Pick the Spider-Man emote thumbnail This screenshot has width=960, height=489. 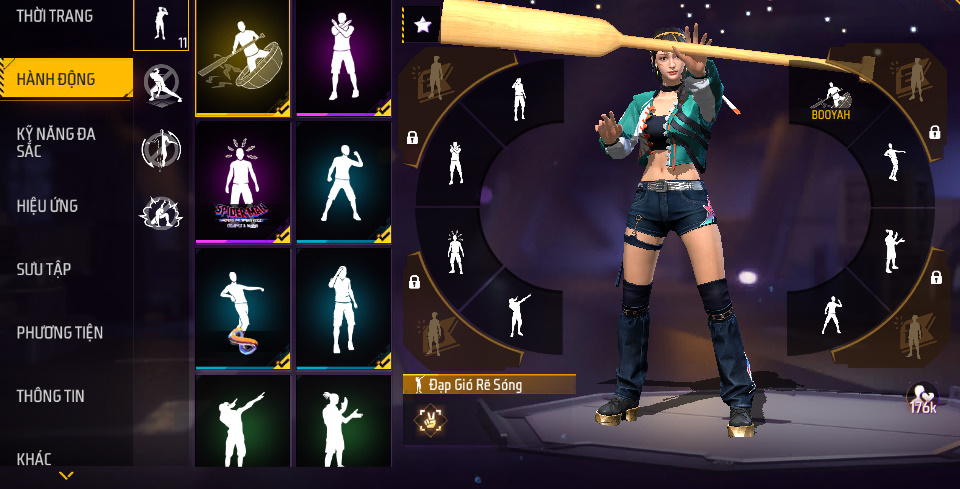pyautogui.click(x=243, y=183)
